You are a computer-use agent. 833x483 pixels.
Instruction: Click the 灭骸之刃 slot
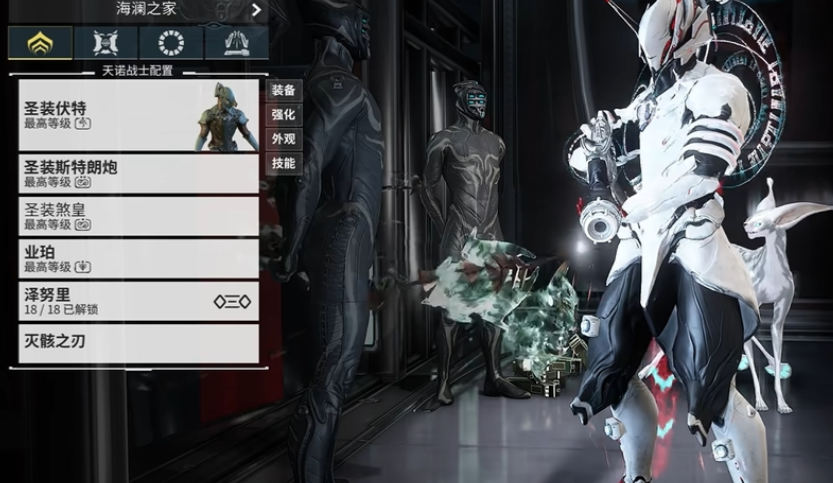coord(138,343)
